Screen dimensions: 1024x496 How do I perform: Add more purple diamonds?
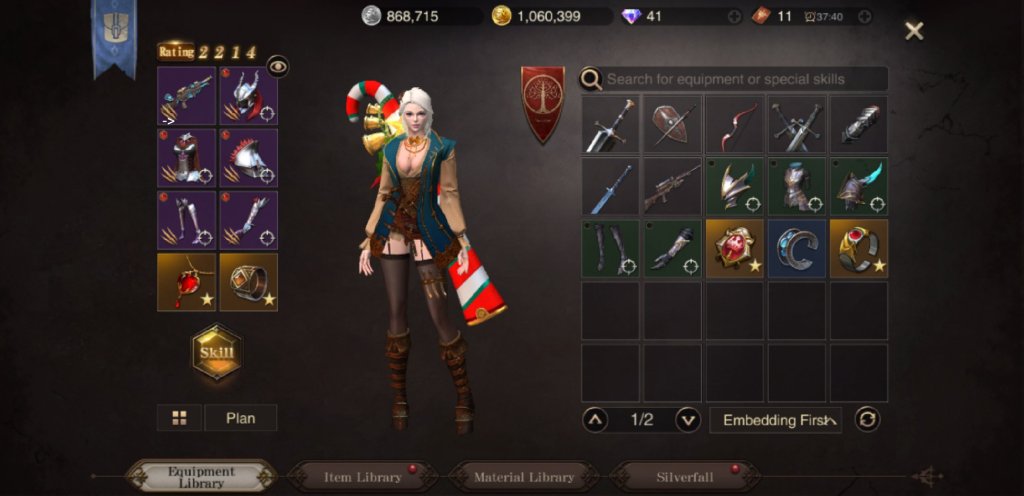(735, 16)
